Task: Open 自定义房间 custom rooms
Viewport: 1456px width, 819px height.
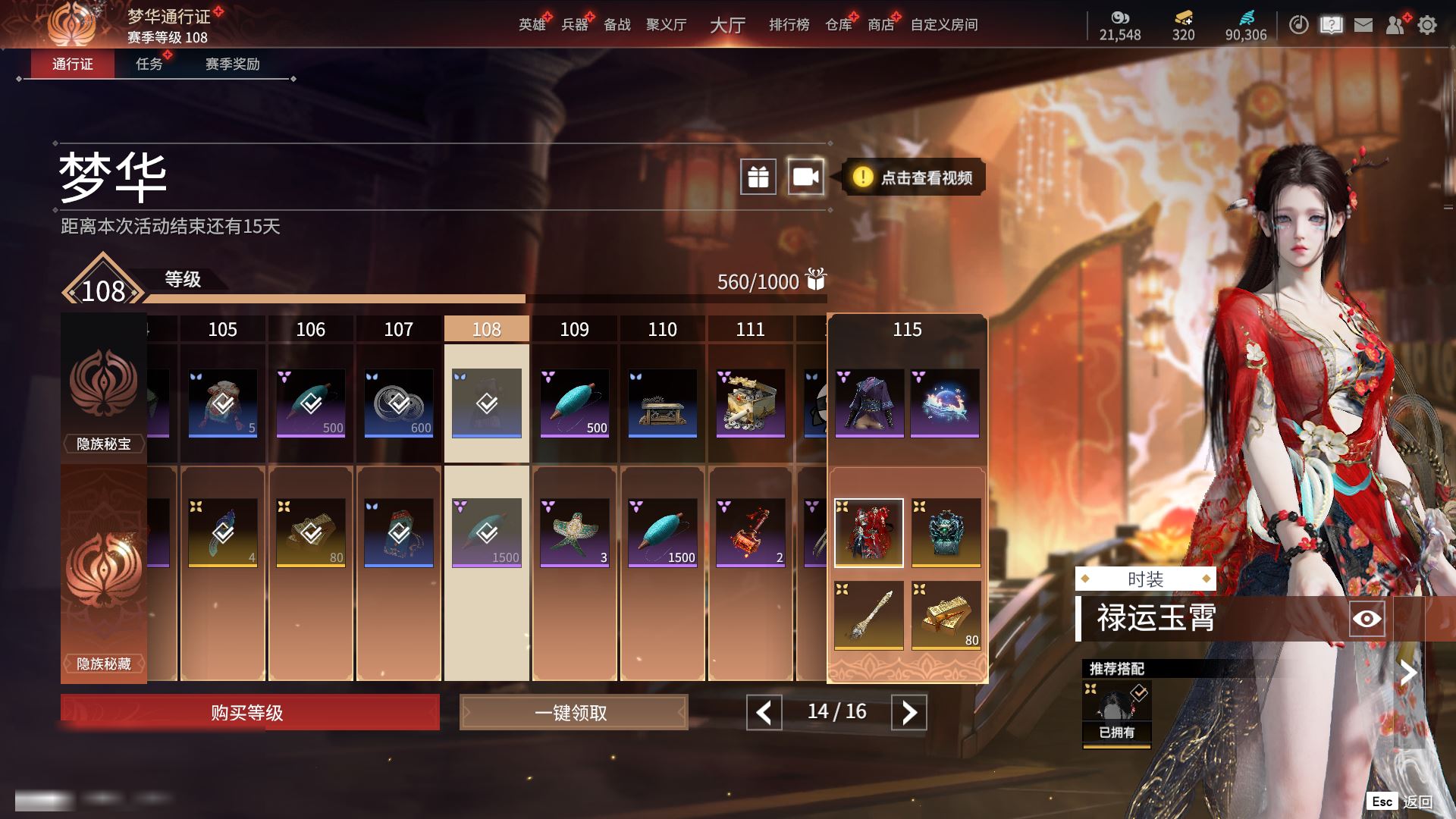Action: pos(944,25)
